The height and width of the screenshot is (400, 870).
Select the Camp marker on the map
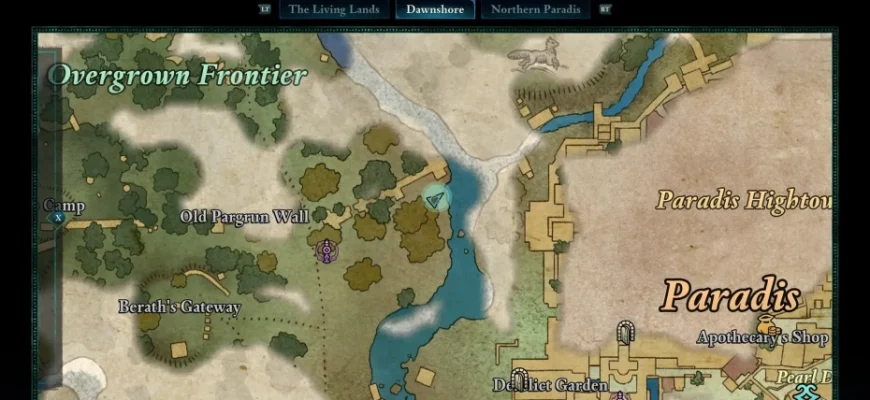click(58, 217)
